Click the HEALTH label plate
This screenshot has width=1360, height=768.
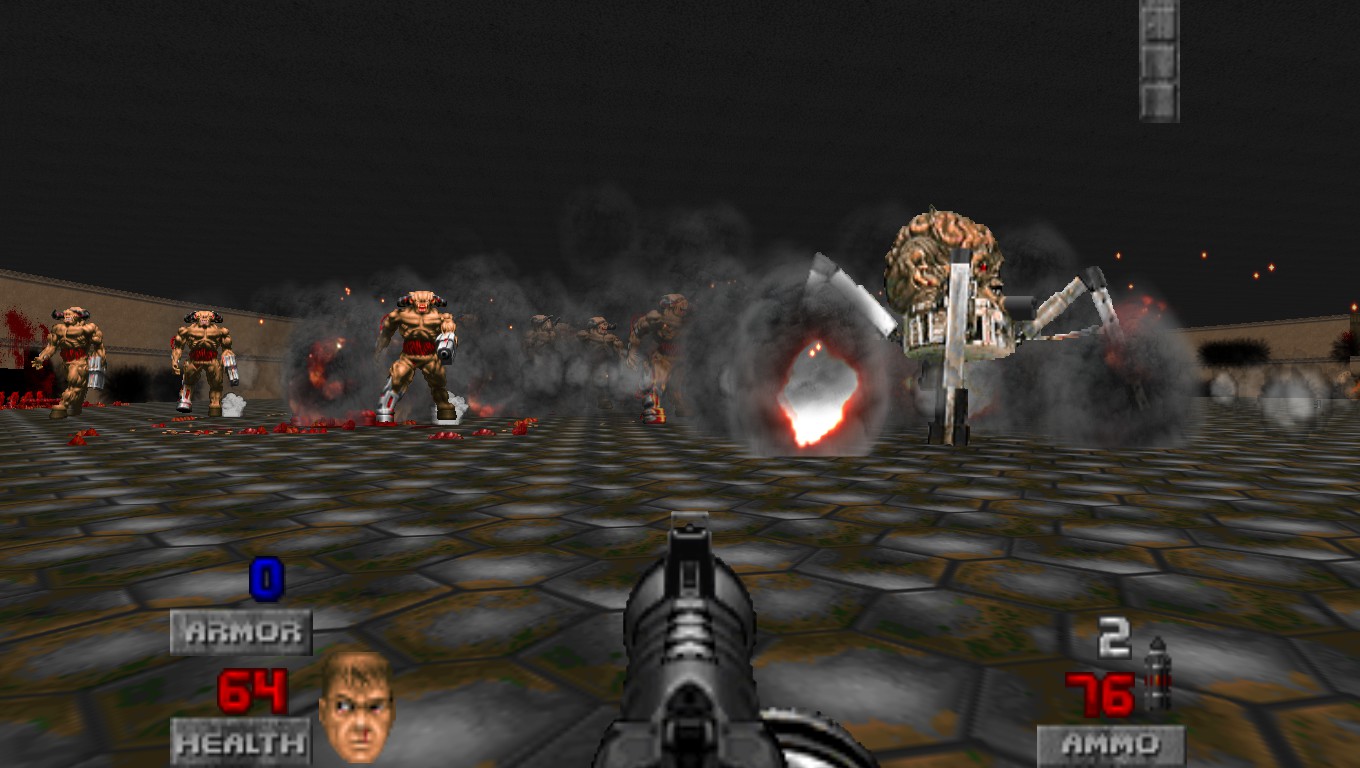(x=240, y=744)
